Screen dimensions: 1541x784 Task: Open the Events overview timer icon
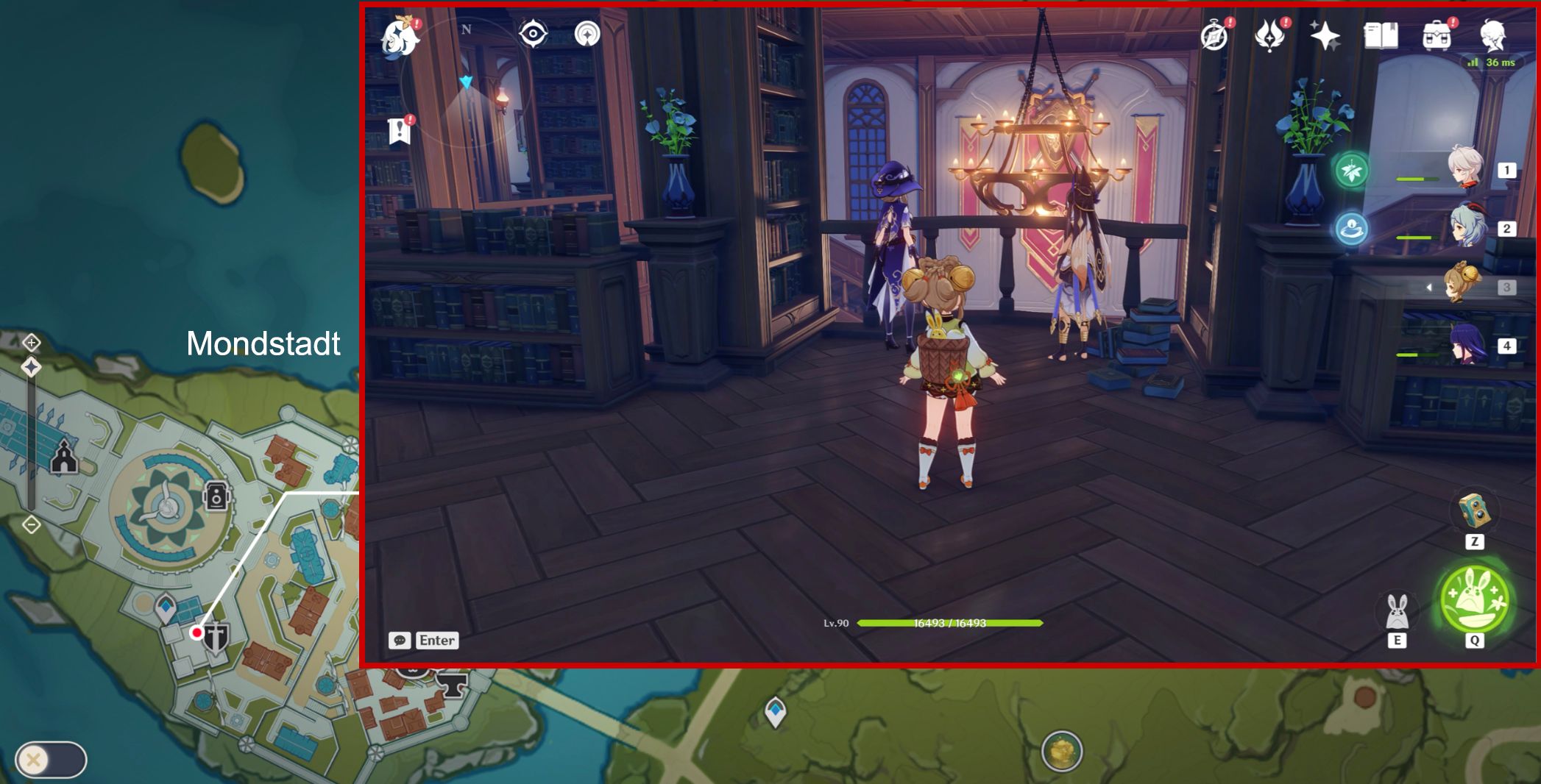click(1214, 32)
